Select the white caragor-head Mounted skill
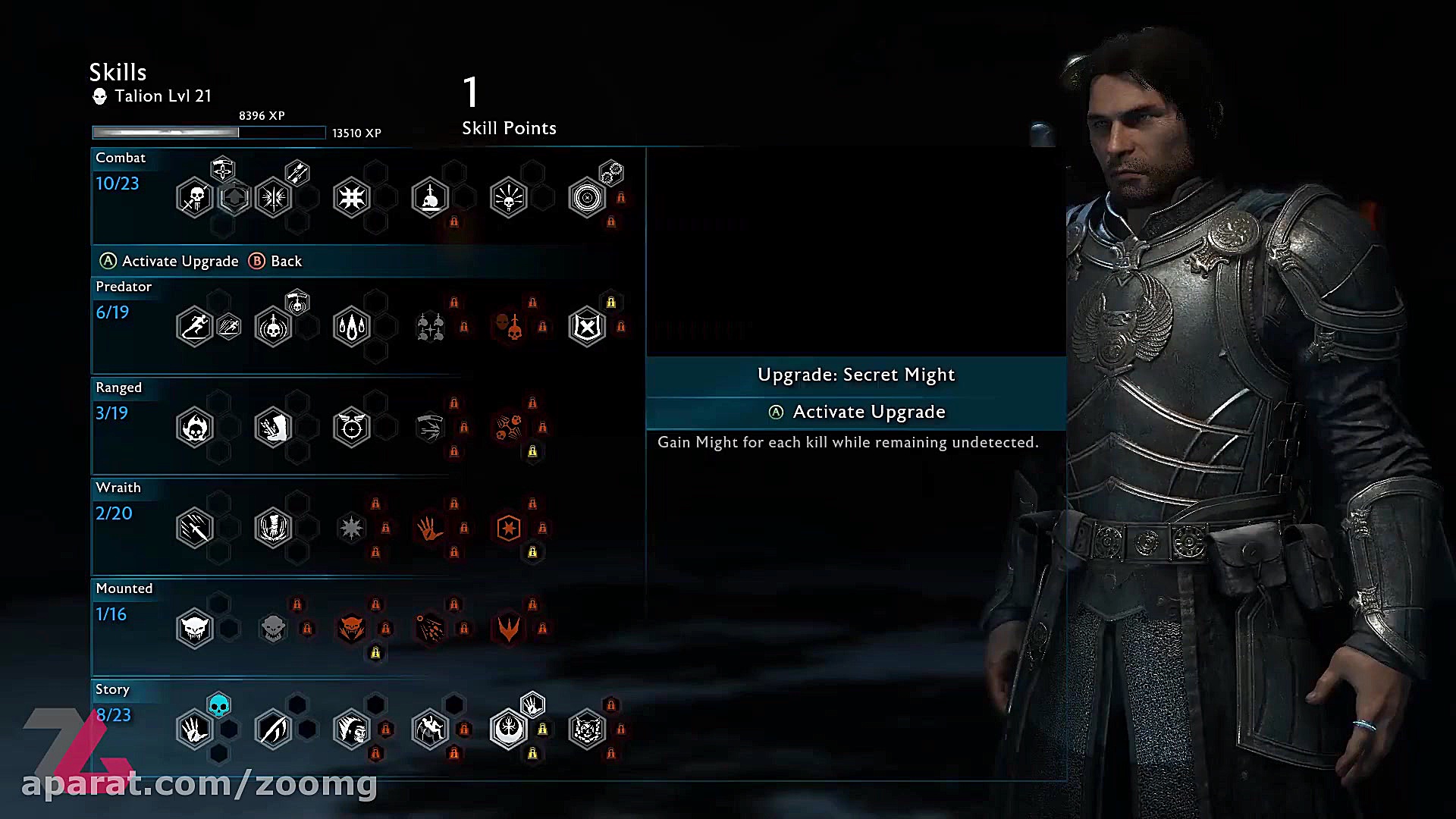This screenshot has height=819, width=1456. pos(195,629)
